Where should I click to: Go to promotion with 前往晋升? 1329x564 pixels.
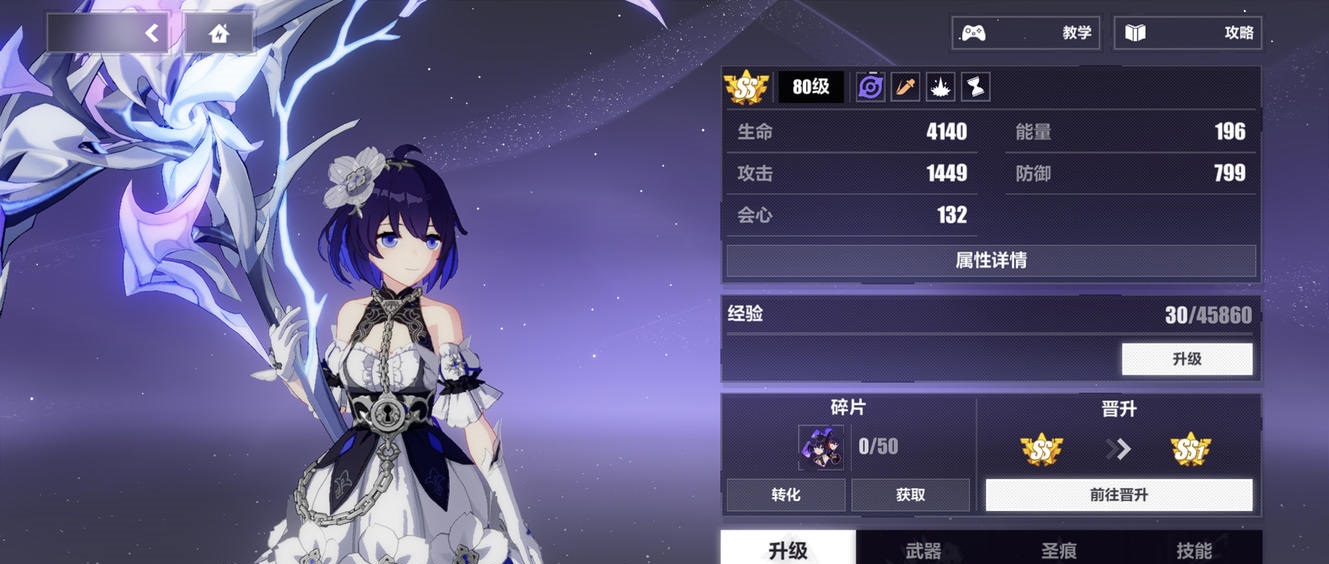point(1119,495)
